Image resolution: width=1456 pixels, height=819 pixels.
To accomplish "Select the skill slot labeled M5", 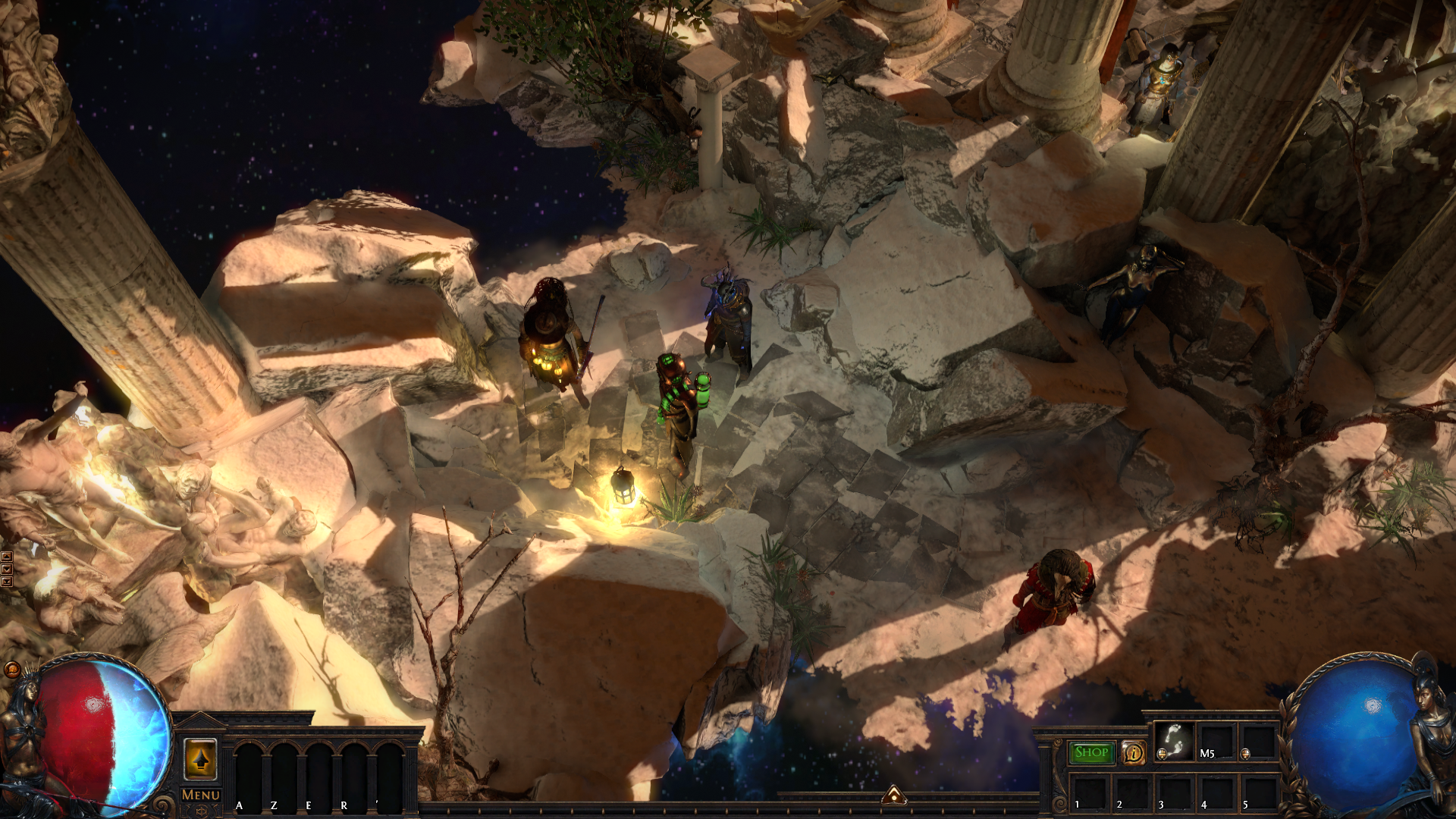I will coord(1216,741).
